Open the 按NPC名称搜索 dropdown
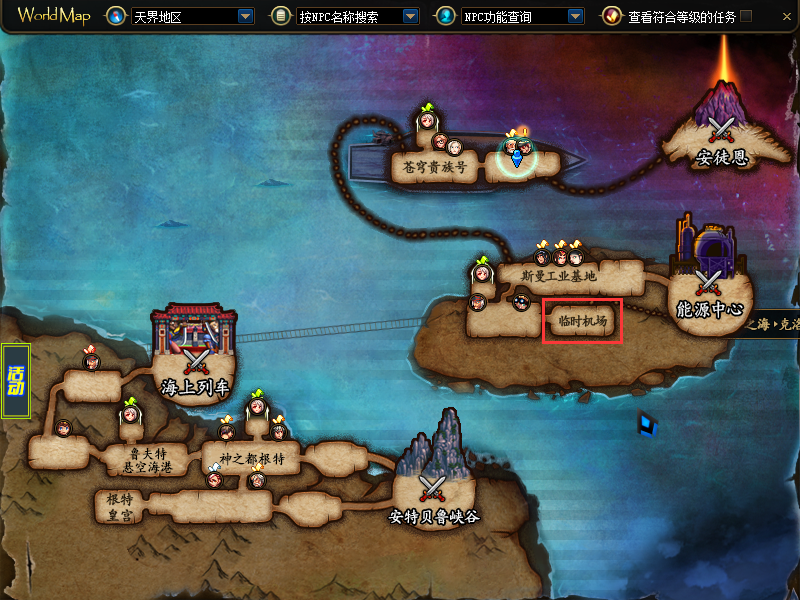The image size is (800, 600). pos(410,17)
